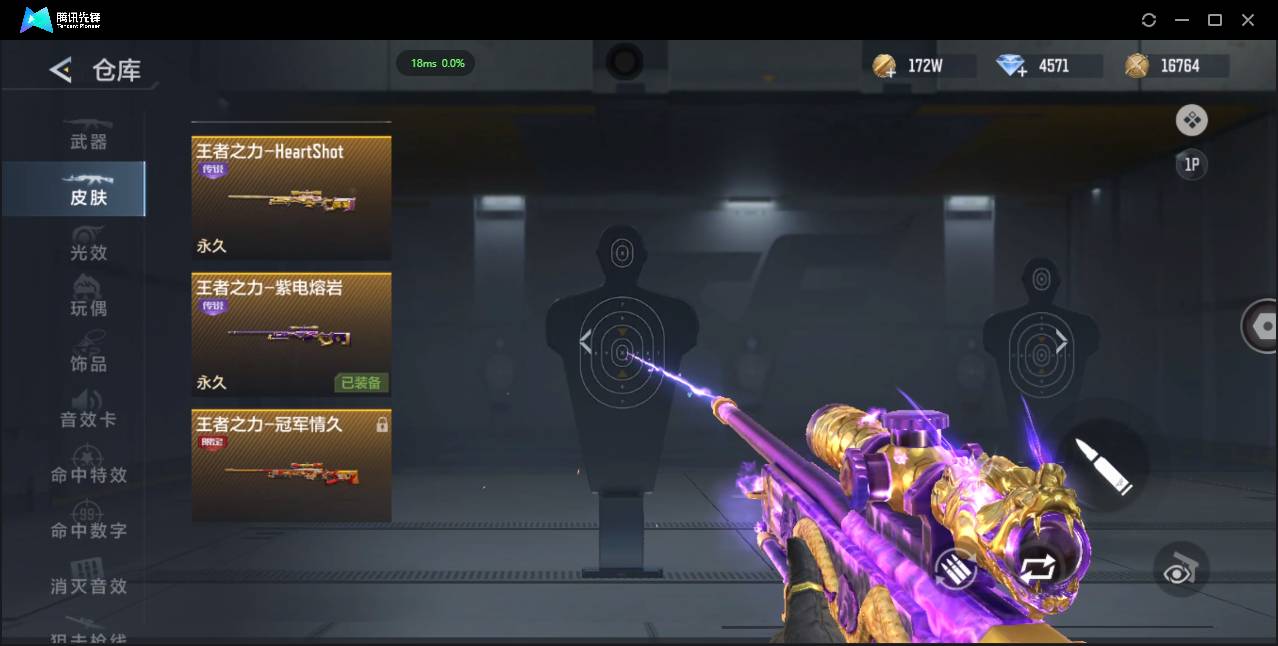Select the locked 王者之力-冠军情久 skin
Screen dimensions: 1278x646
tap(291, 465)
